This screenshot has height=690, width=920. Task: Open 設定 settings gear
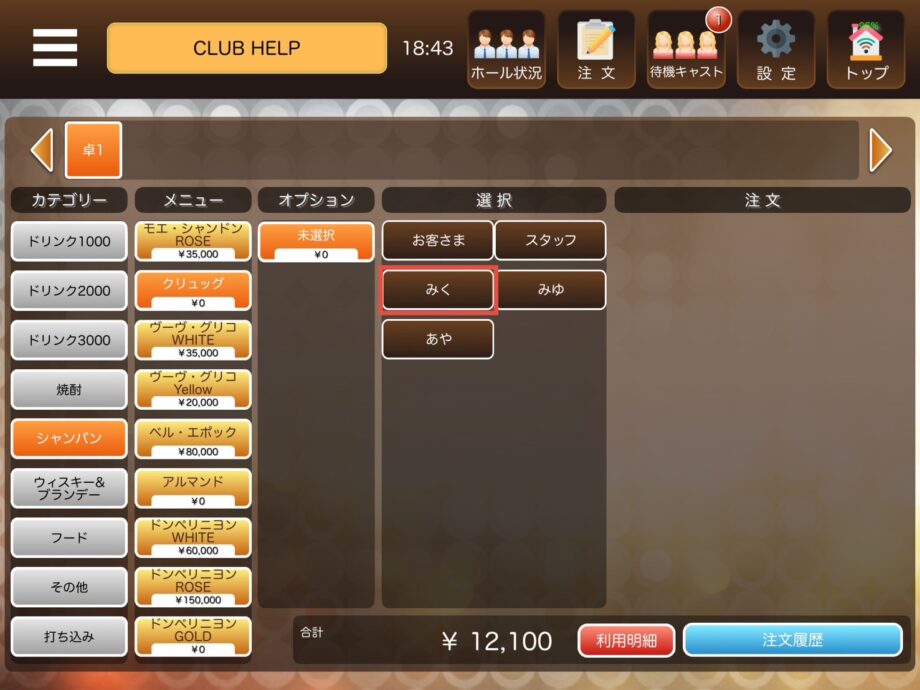coord(776,49)
